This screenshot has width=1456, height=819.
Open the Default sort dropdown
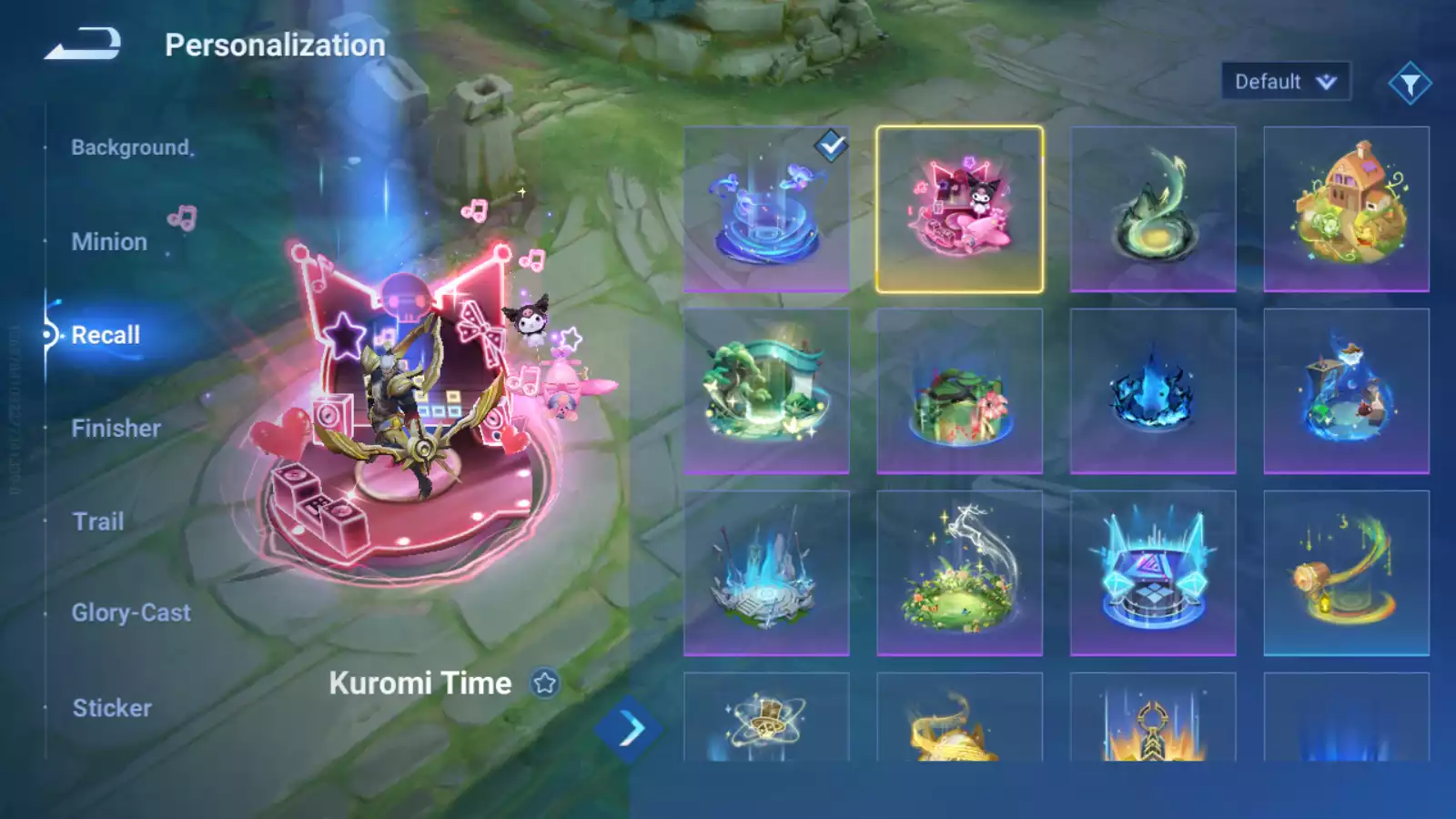click(x=1285, y=82)
